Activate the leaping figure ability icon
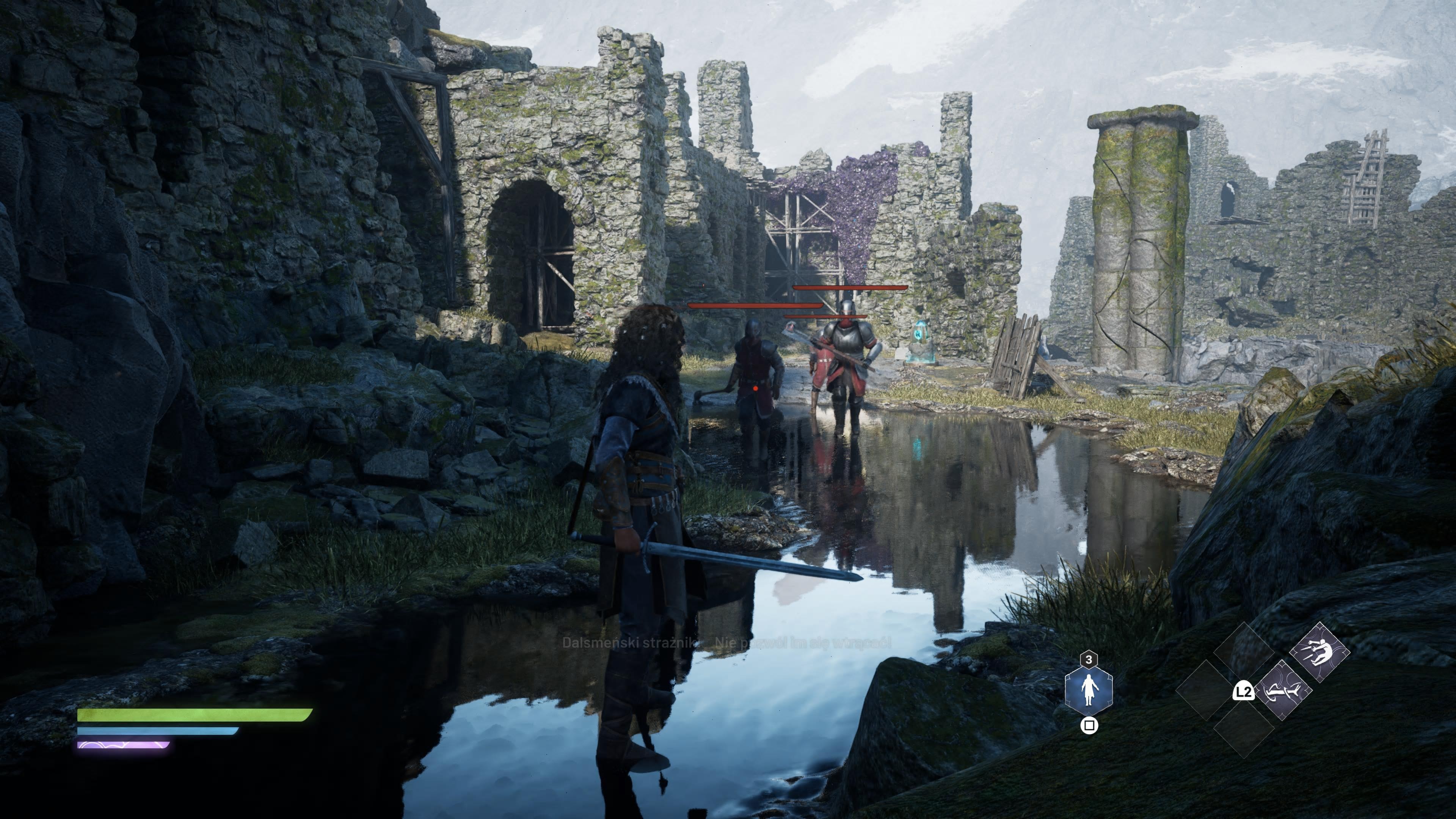Screen dimensions: 1456x819 1319,652
